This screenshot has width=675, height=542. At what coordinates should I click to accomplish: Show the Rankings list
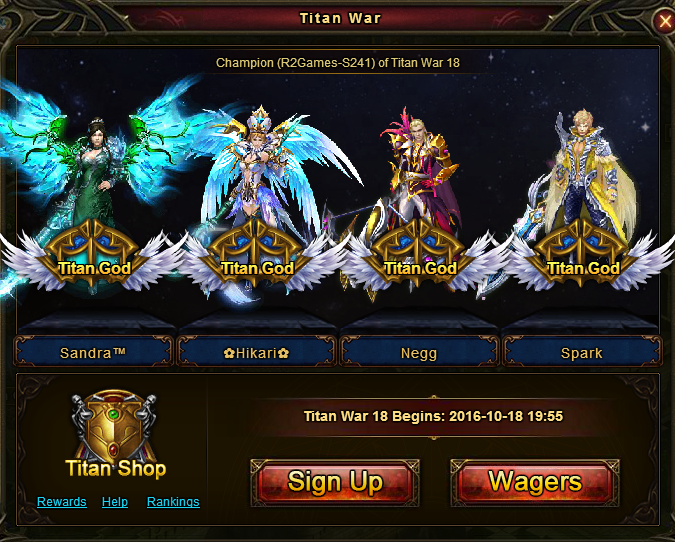[173, 502]
